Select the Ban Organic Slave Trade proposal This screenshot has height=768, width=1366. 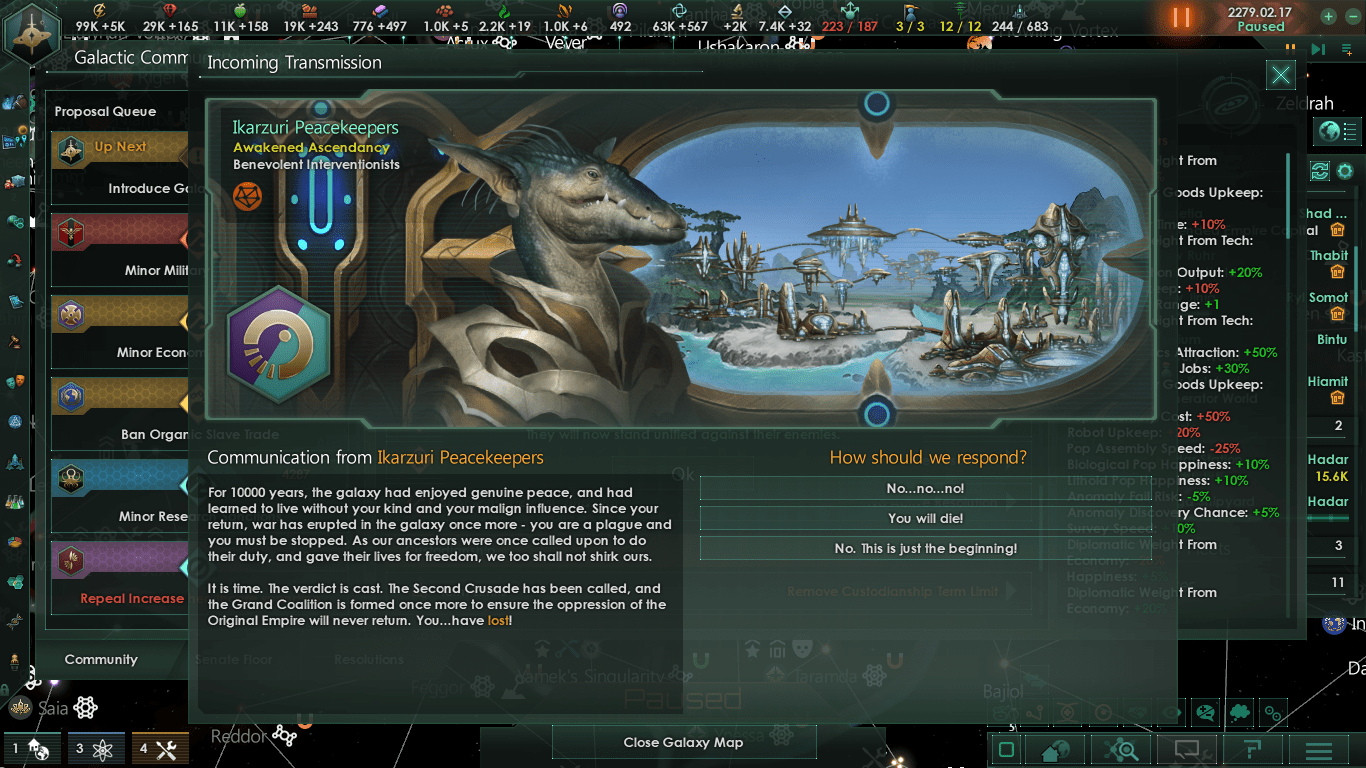[120, 412]
